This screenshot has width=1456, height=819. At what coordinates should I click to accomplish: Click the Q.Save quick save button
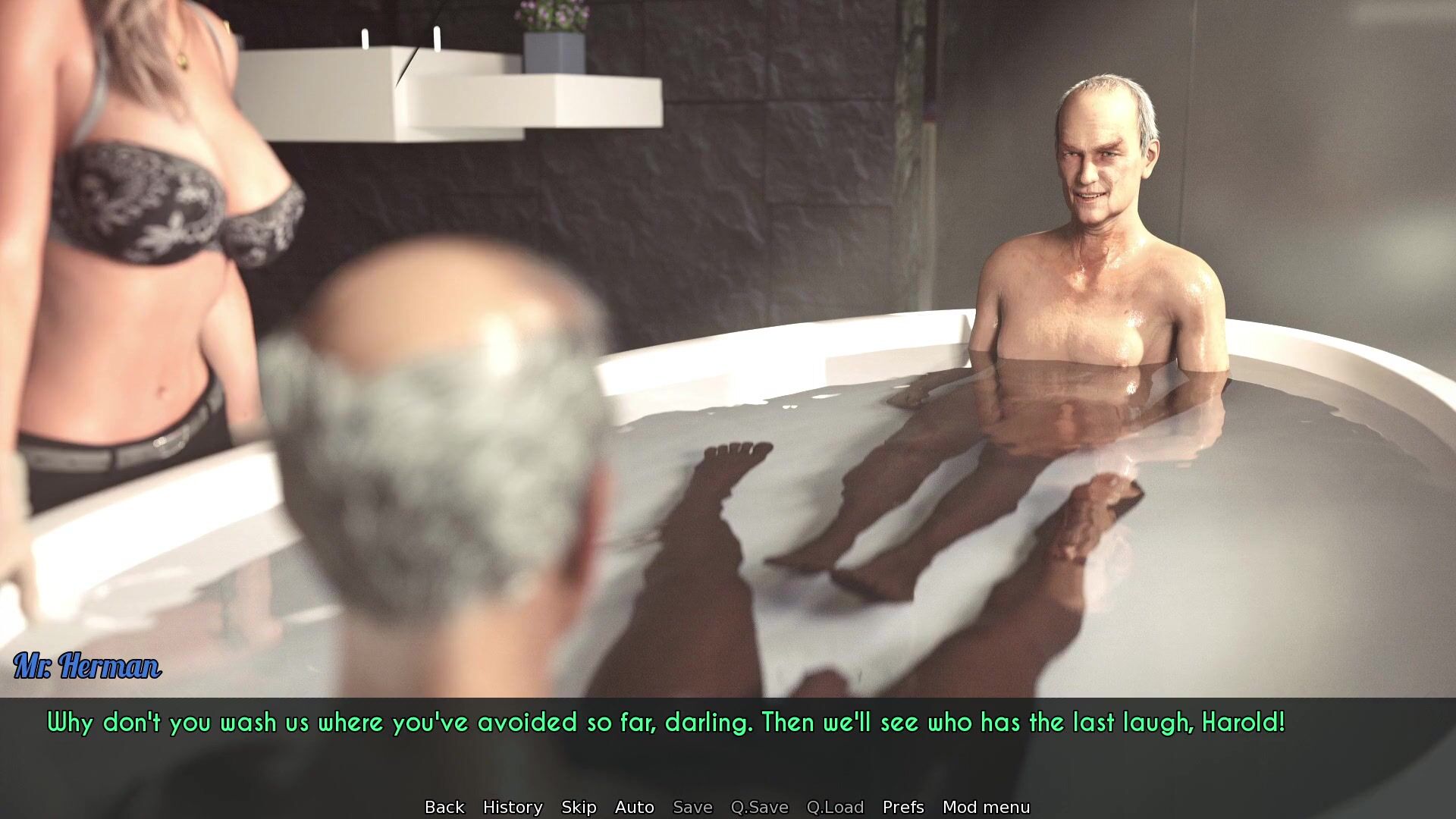(759, 807)
